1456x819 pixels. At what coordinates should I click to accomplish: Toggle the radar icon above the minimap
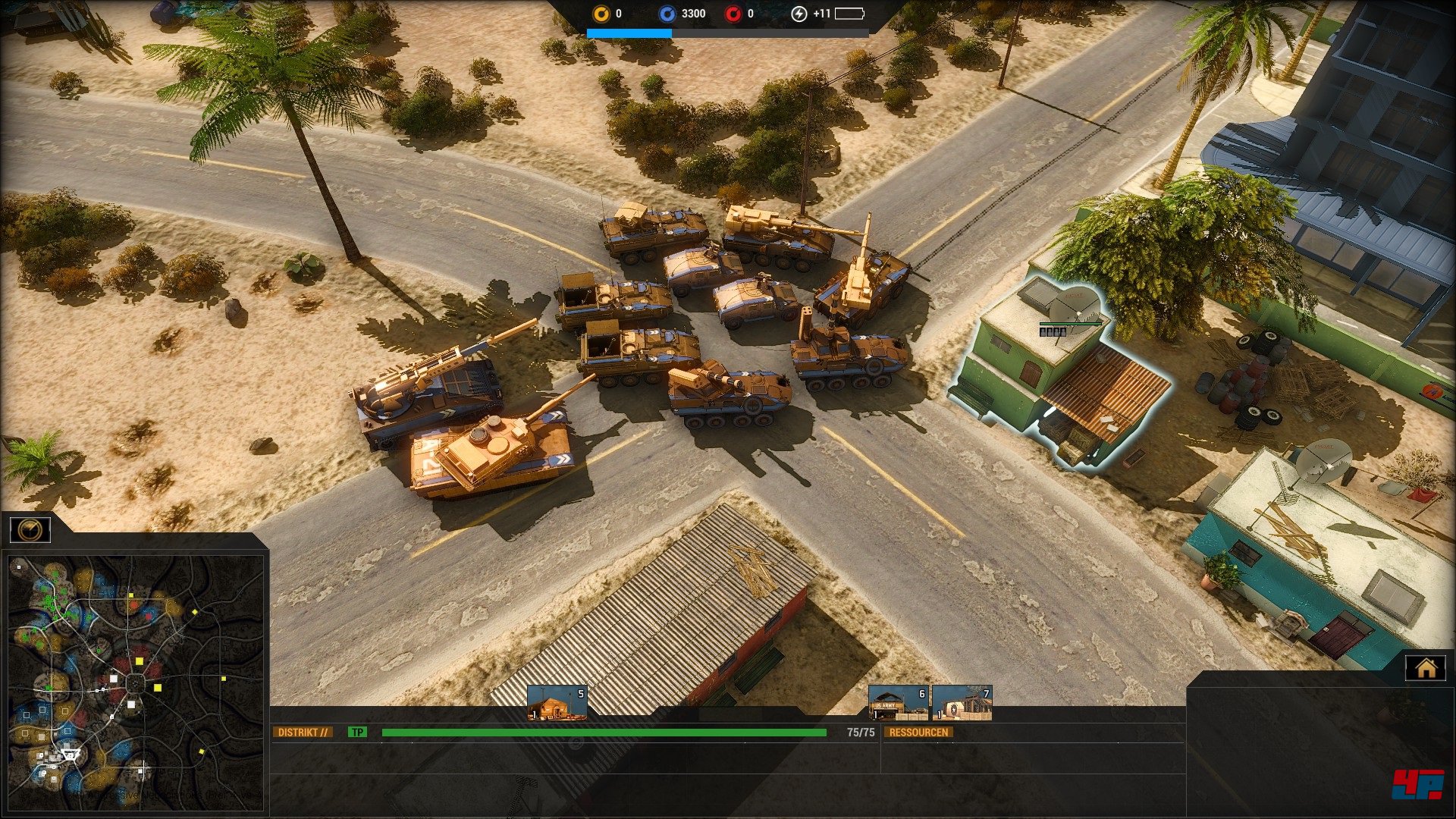coord(30,529)
